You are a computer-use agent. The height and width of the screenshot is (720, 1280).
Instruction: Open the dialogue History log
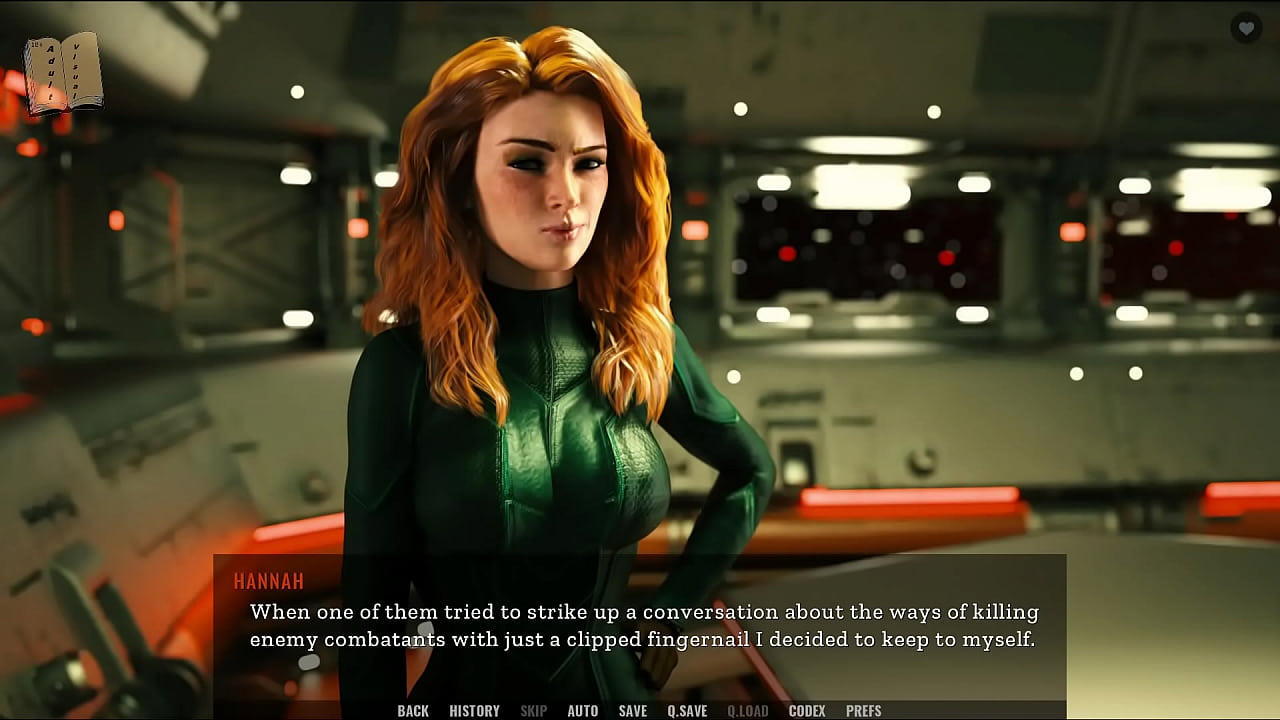point(474,711)
